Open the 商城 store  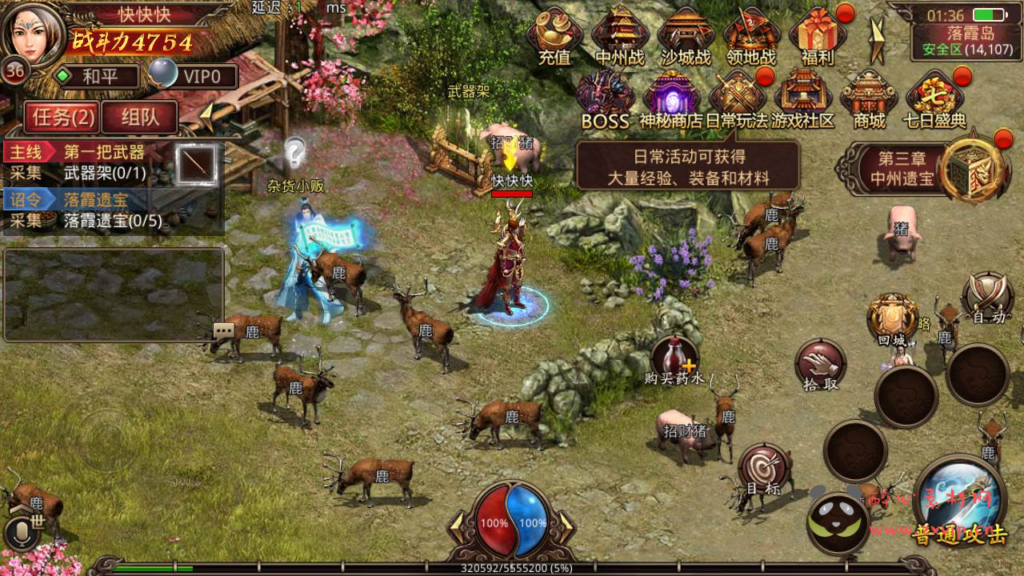coord(868,98)
